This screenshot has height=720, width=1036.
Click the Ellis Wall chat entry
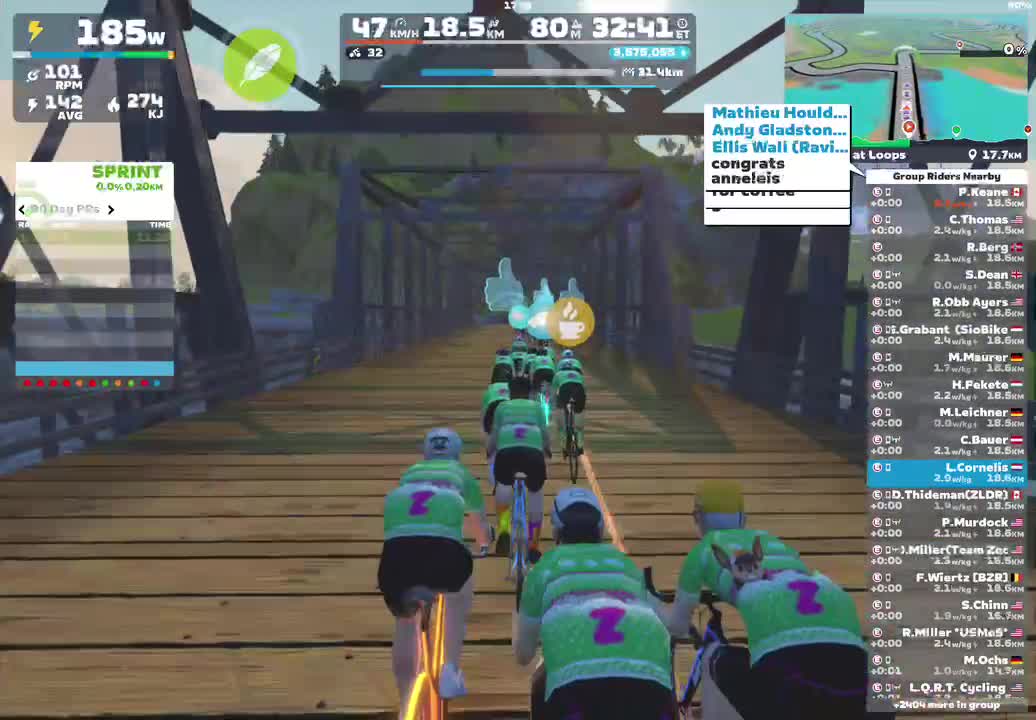point(778,147)
